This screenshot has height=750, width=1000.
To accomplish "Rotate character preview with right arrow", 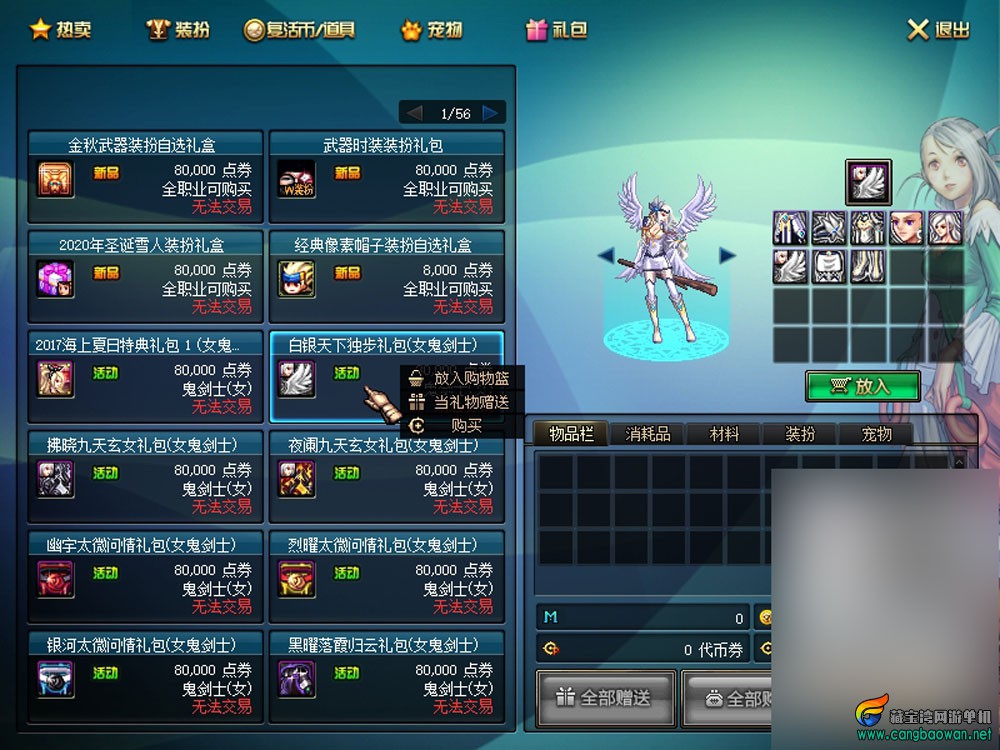I will point(727,256).
